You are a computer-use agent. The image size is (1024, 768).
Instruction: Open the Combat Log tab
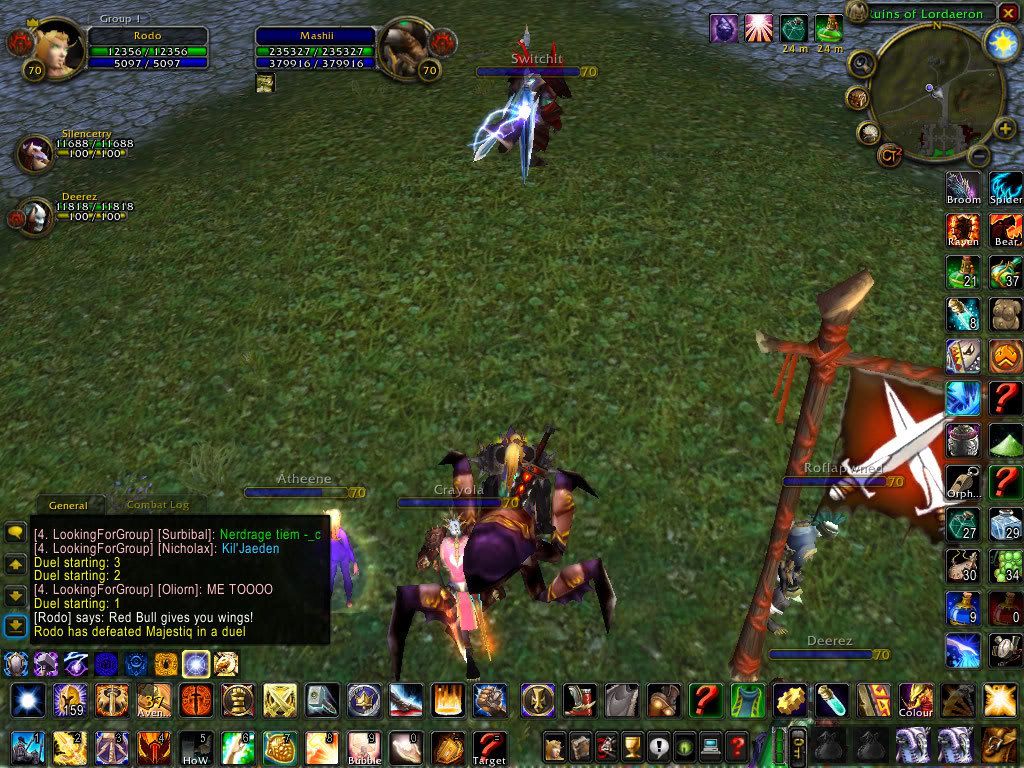[x=157, y=505]
